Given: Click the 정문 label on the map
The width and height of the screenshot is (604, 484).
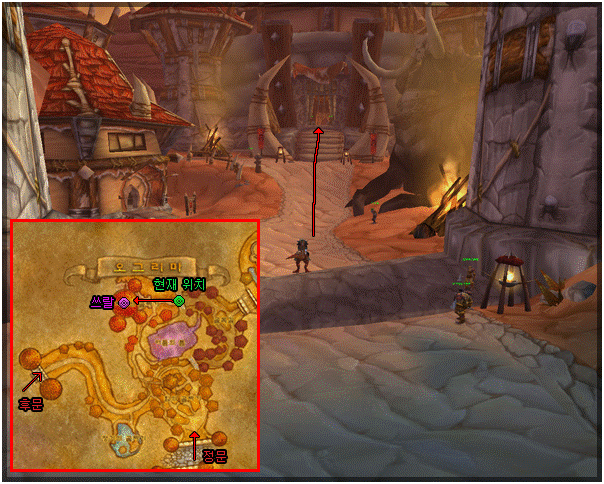Looking at the screenshot, I should coord(215,456).
